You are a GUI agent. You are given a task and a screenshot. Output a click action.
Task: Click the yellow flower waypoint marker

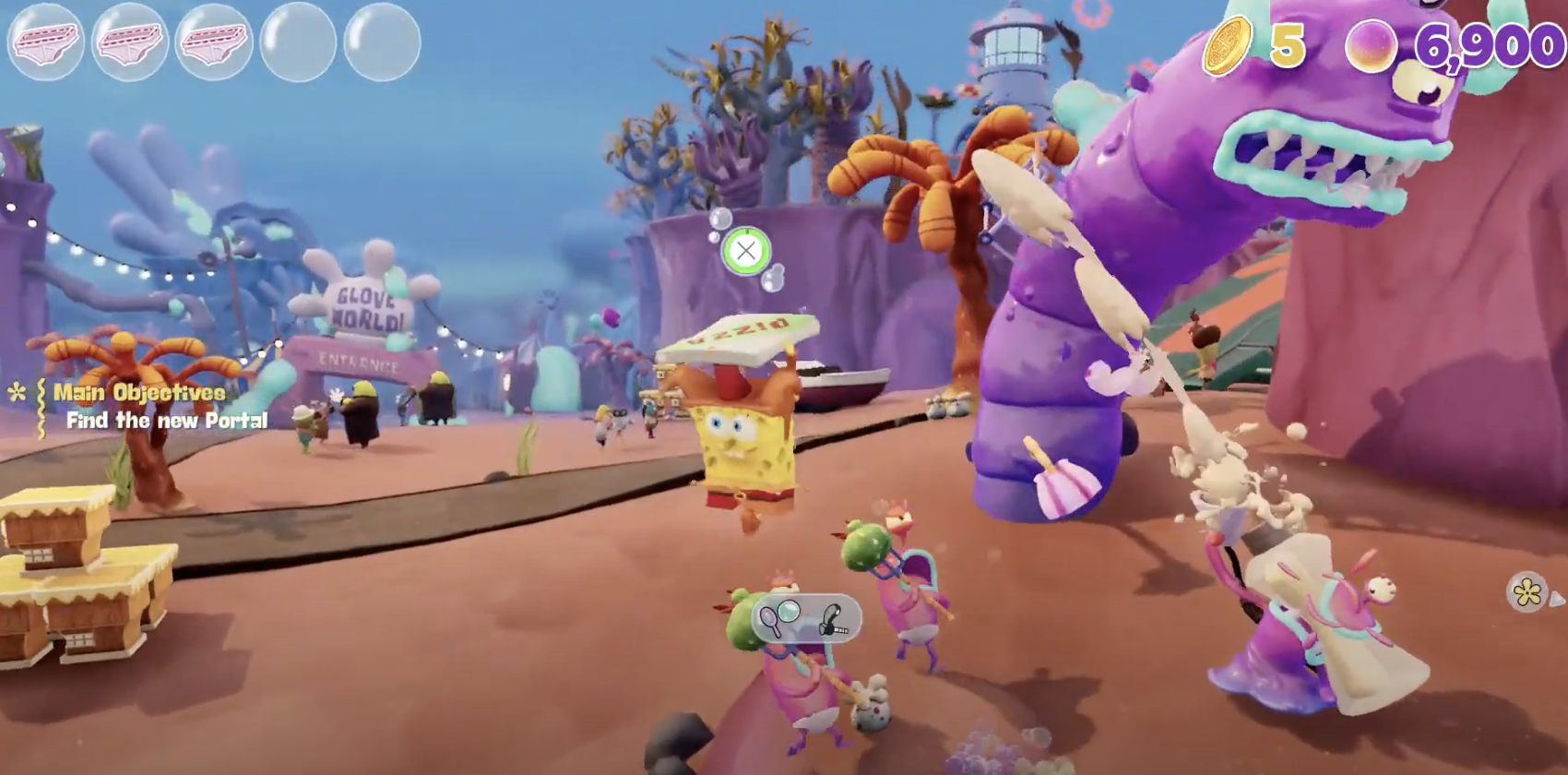coord(1527,591)
